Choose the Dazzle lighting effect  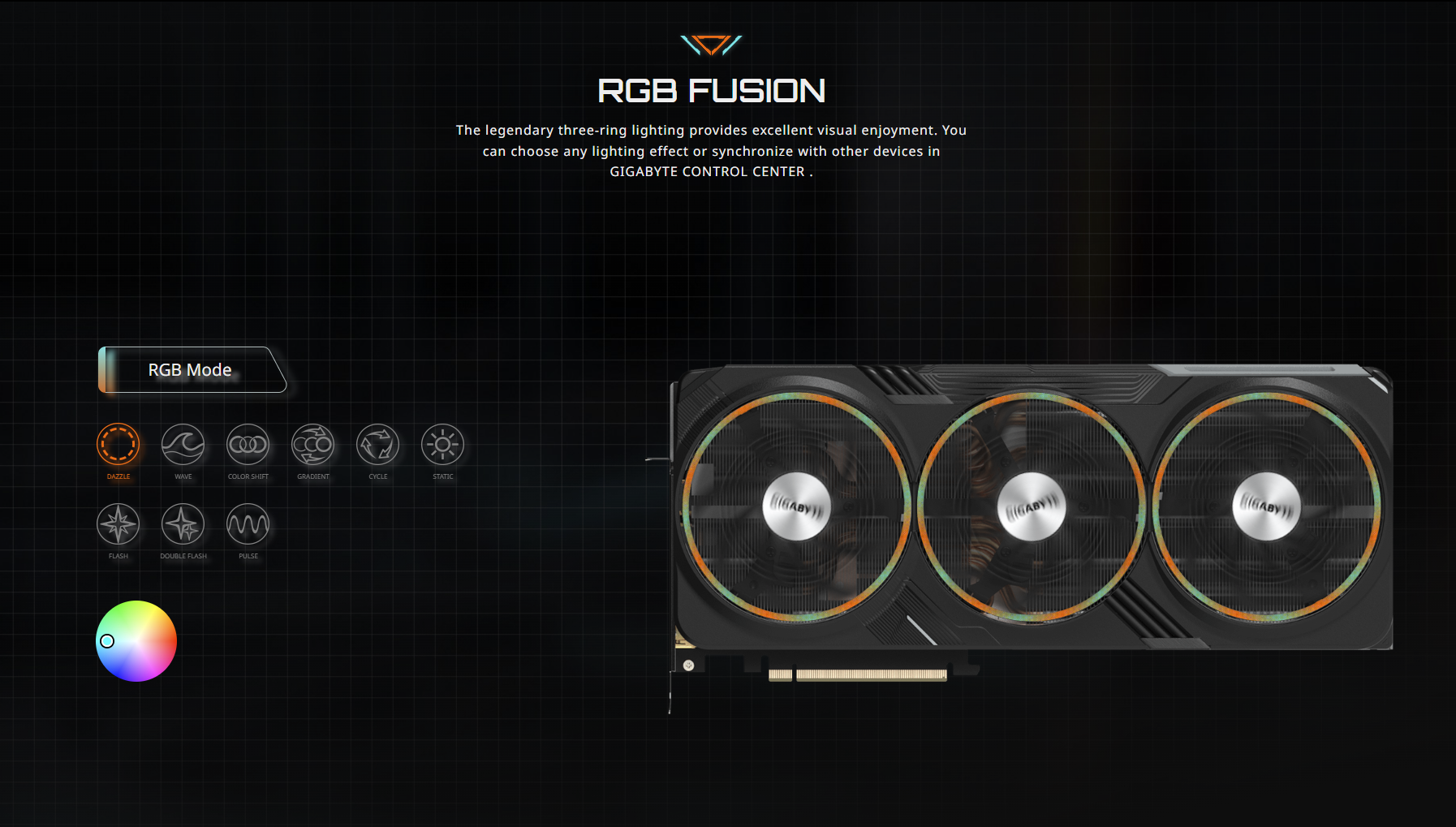pos(118,445)
